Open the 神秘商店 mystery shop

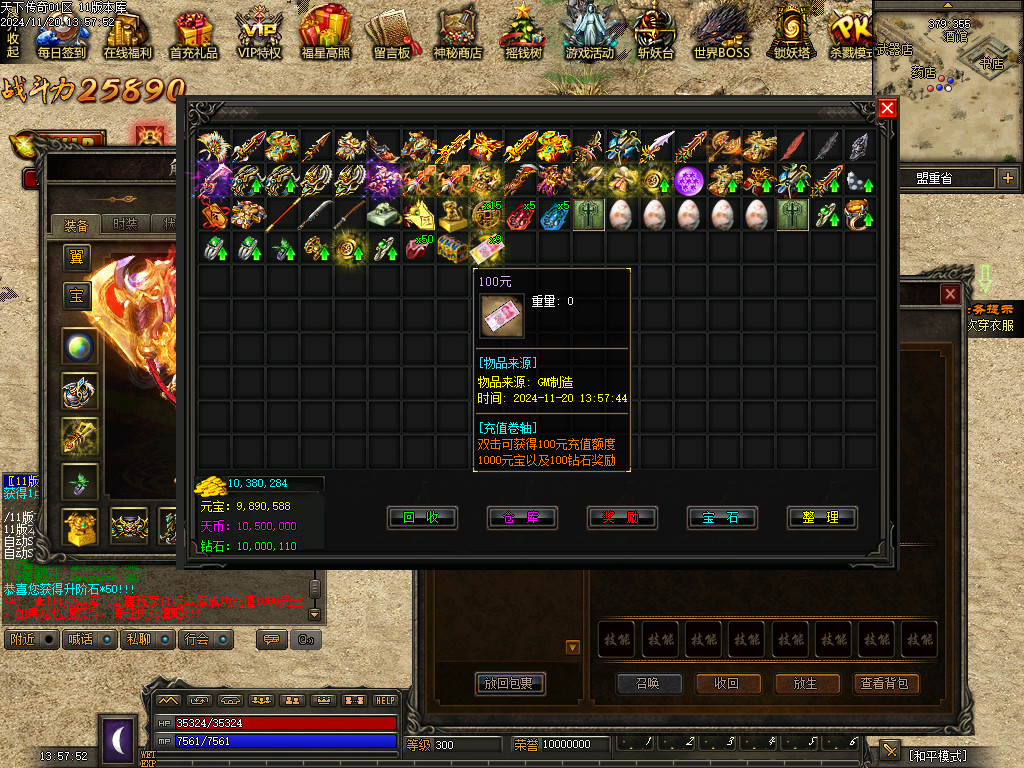coord(458,33)
